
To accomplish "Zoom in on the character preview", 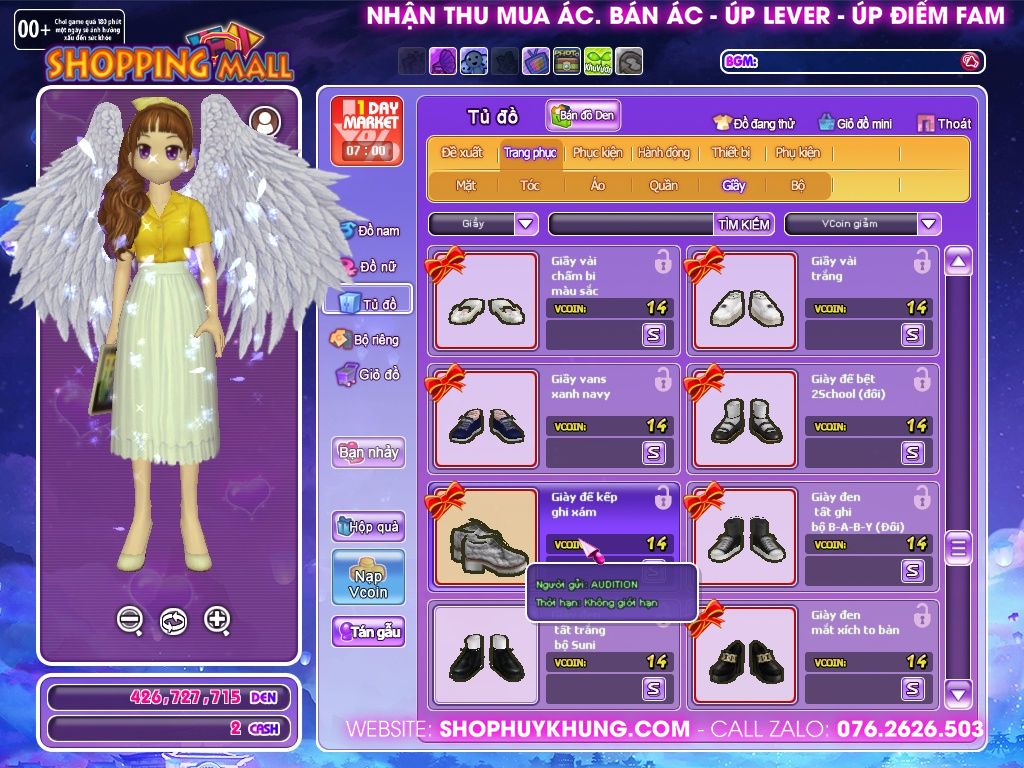I will [x=217, y=620].
